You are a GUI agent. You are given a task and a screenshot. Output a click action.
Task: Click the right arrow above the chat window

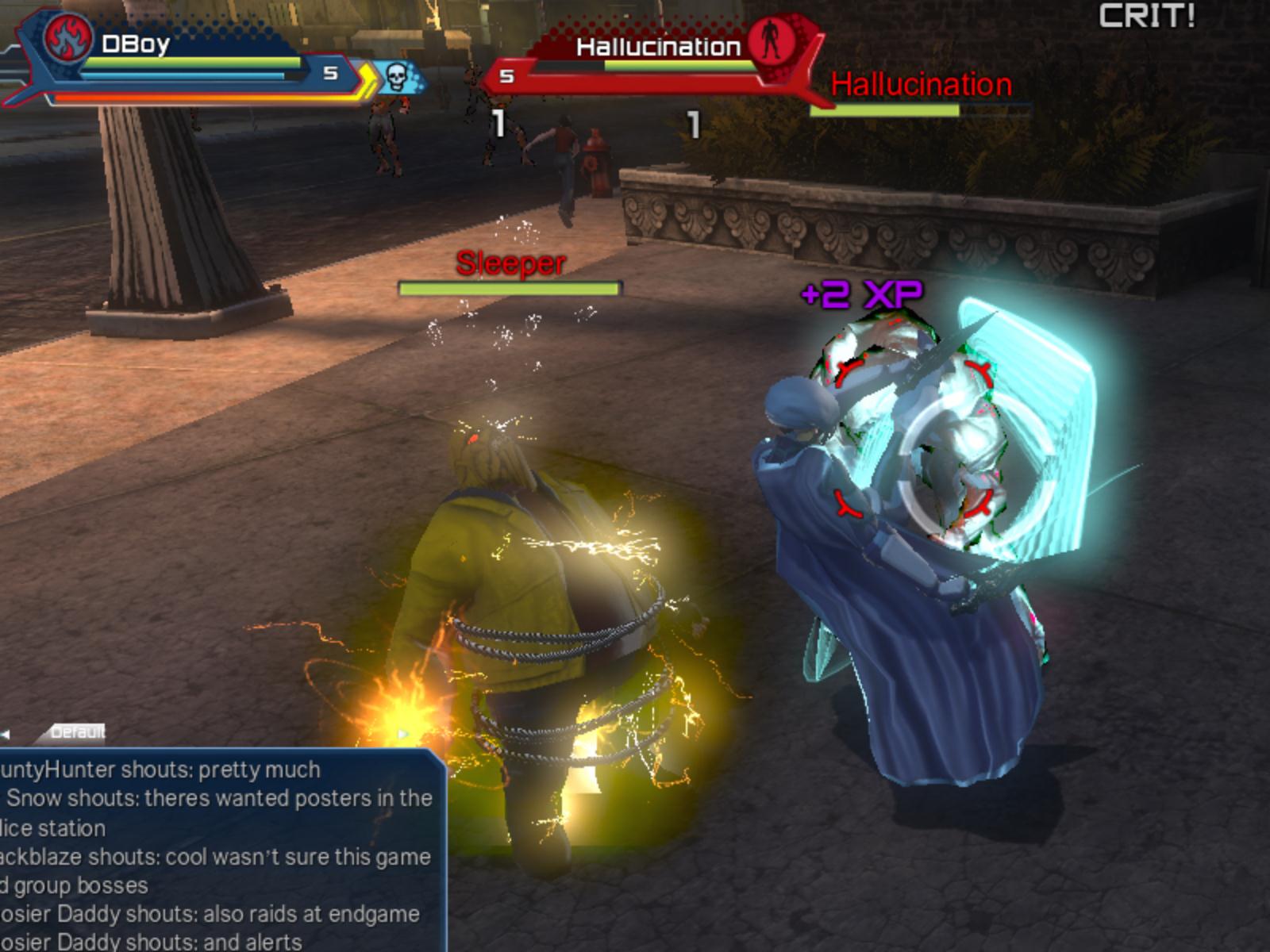(x=404, y=735)
